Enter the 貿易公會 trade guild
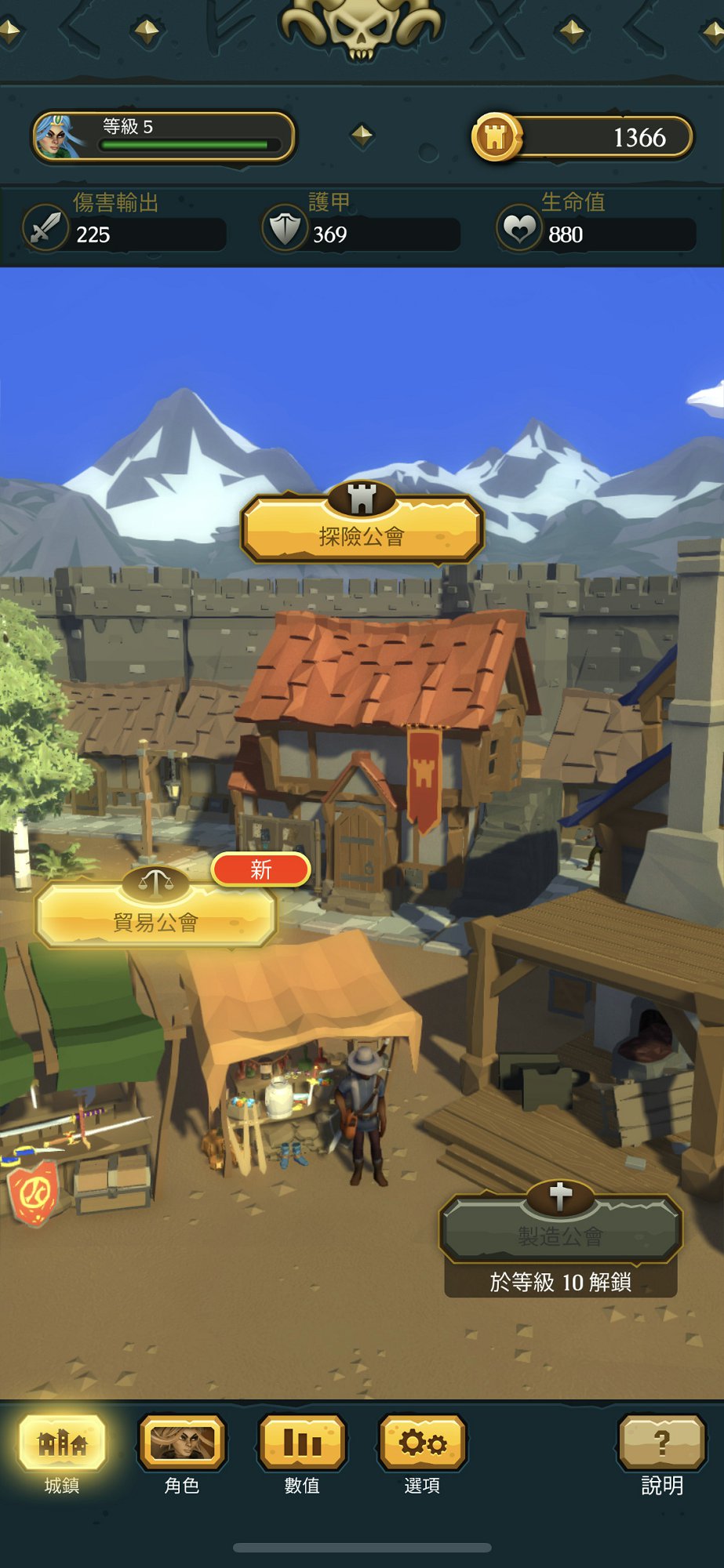The width and height of the screenshot is (724, 1568). coord(156,916)
